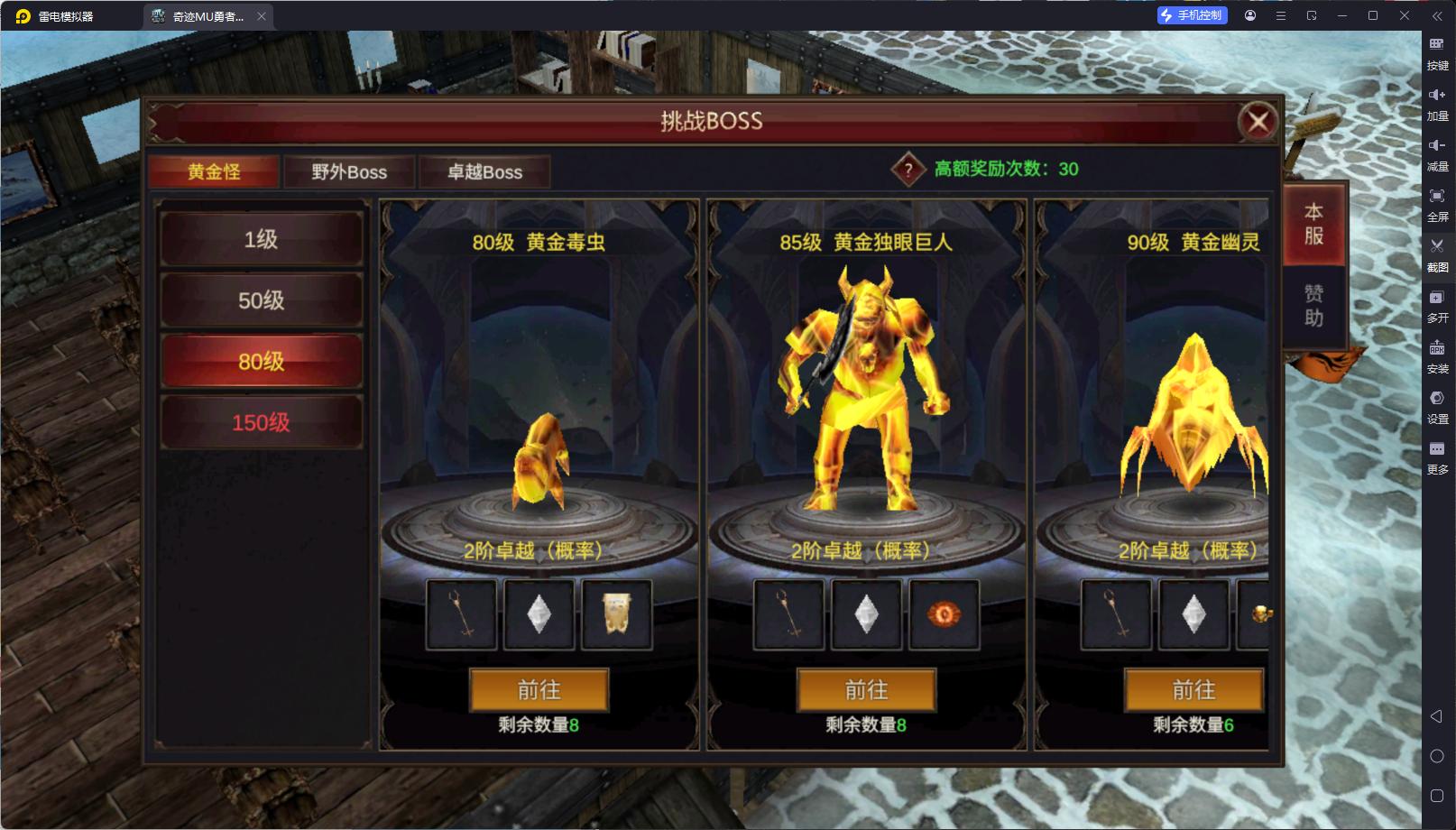This screenshot has width=1456, height=830.
Task: Open the question mark reward help
Action: point(908,169)
